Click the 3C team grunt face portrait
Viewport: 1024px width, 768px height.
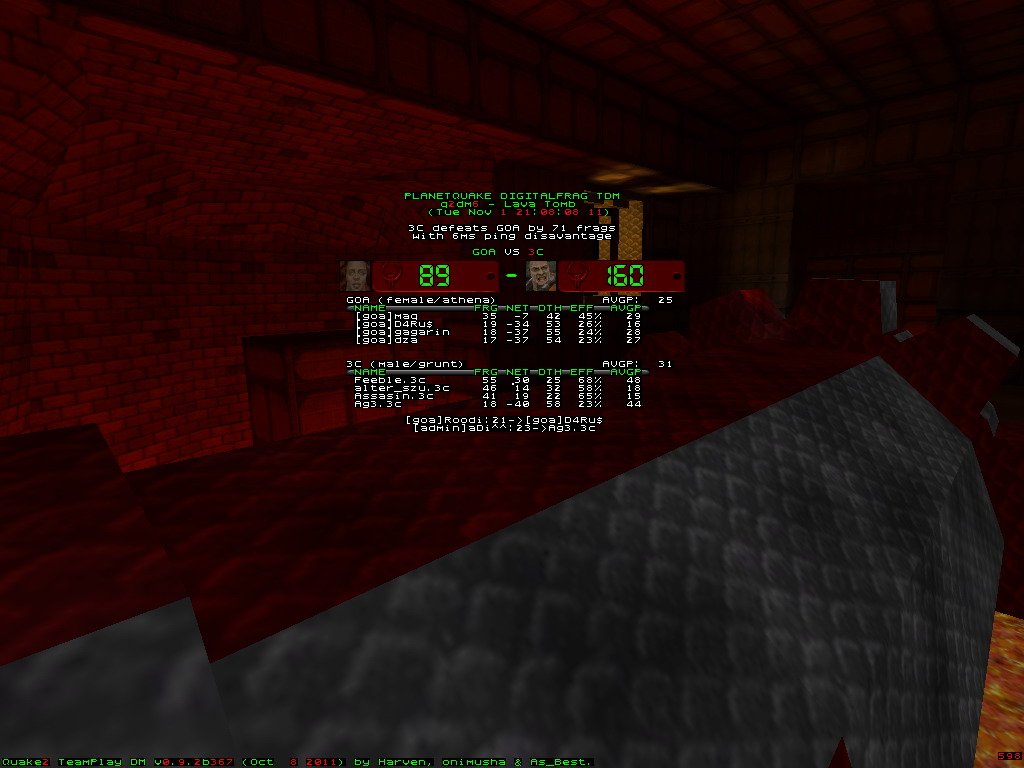[541, 275]
